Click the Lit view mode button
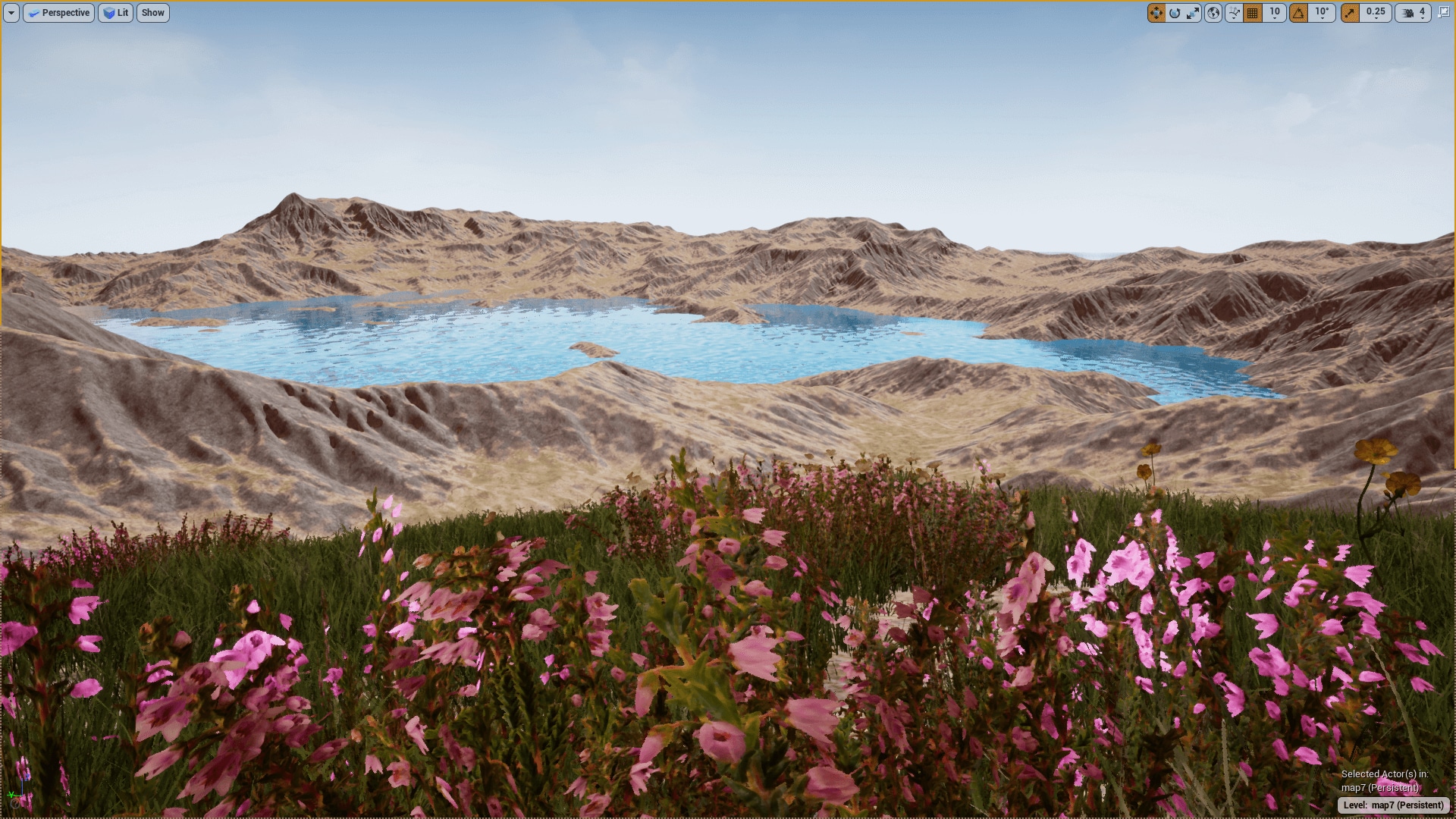Image resolution: width=1456 pixels, height=819 pixels. tap(115, 13)
